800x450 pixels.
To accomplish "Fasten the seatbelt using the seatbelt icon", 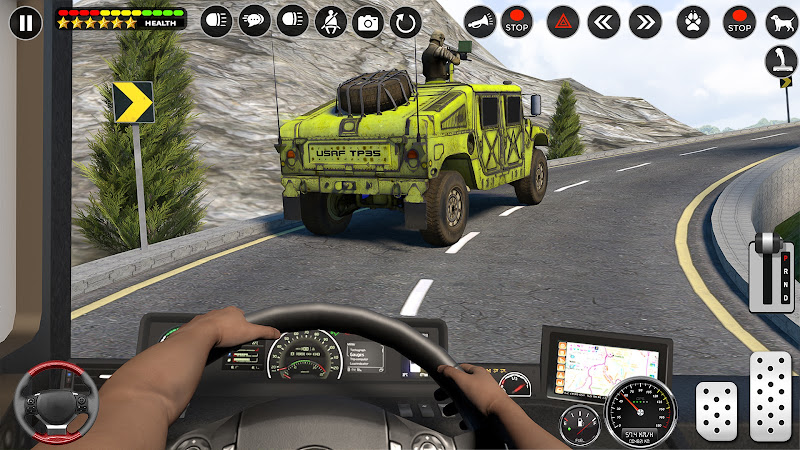I will coord(330,21).
